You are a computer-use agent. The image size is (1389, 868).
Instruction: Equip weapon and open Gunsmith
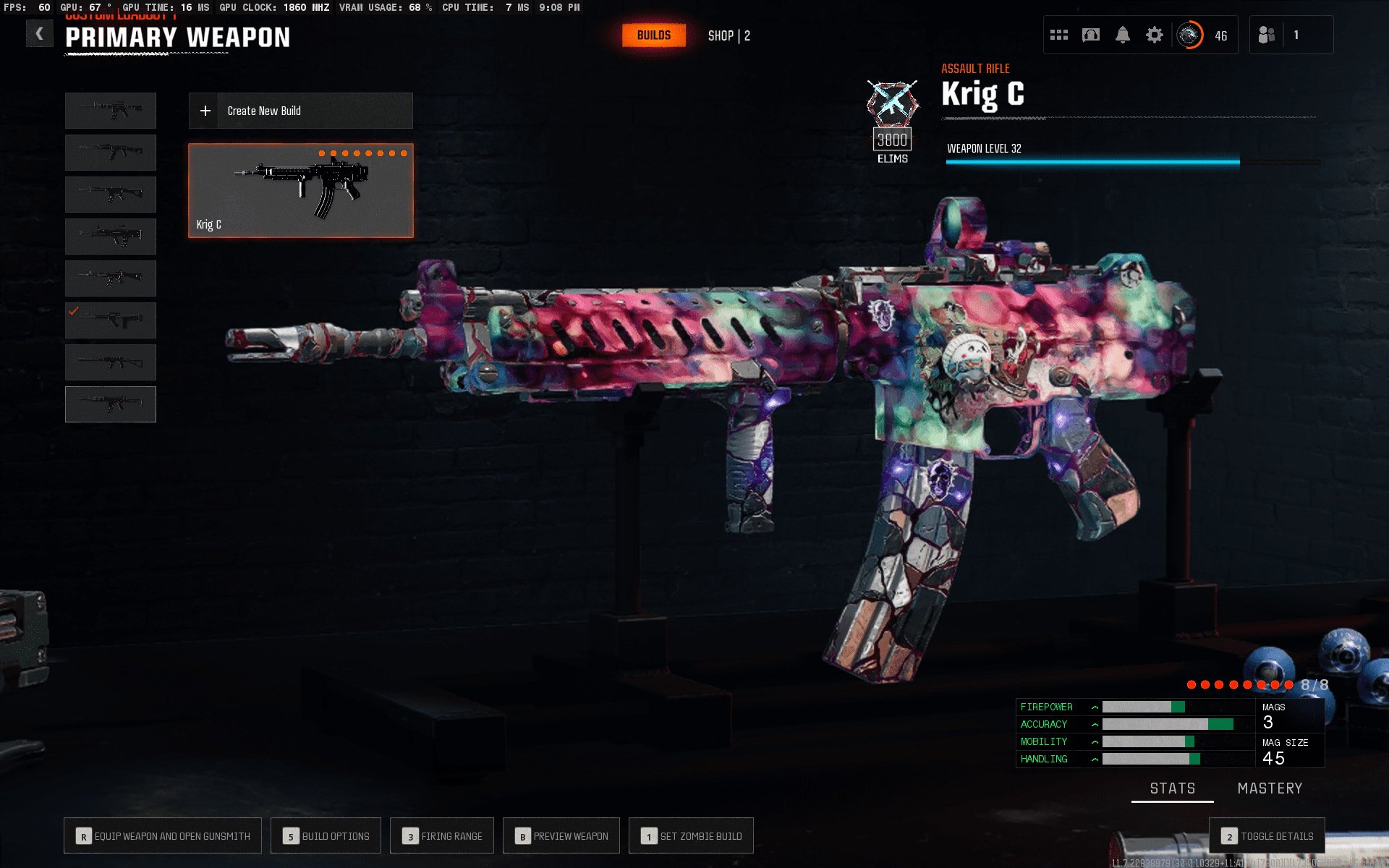click(x=163, y=836)
